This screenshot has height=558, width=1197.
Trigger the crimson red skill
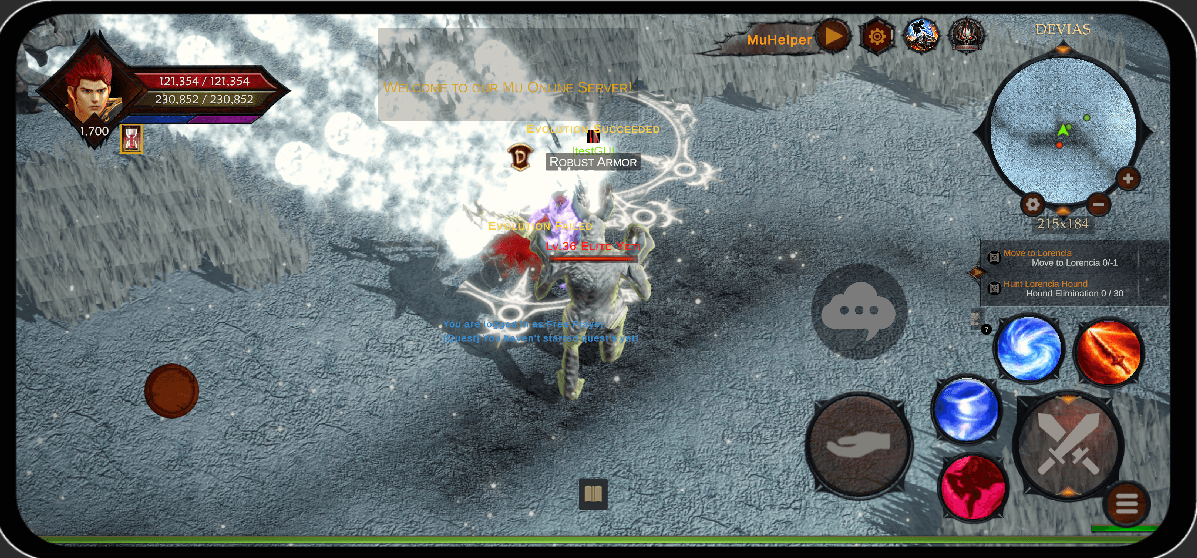[x=973, y=485]
